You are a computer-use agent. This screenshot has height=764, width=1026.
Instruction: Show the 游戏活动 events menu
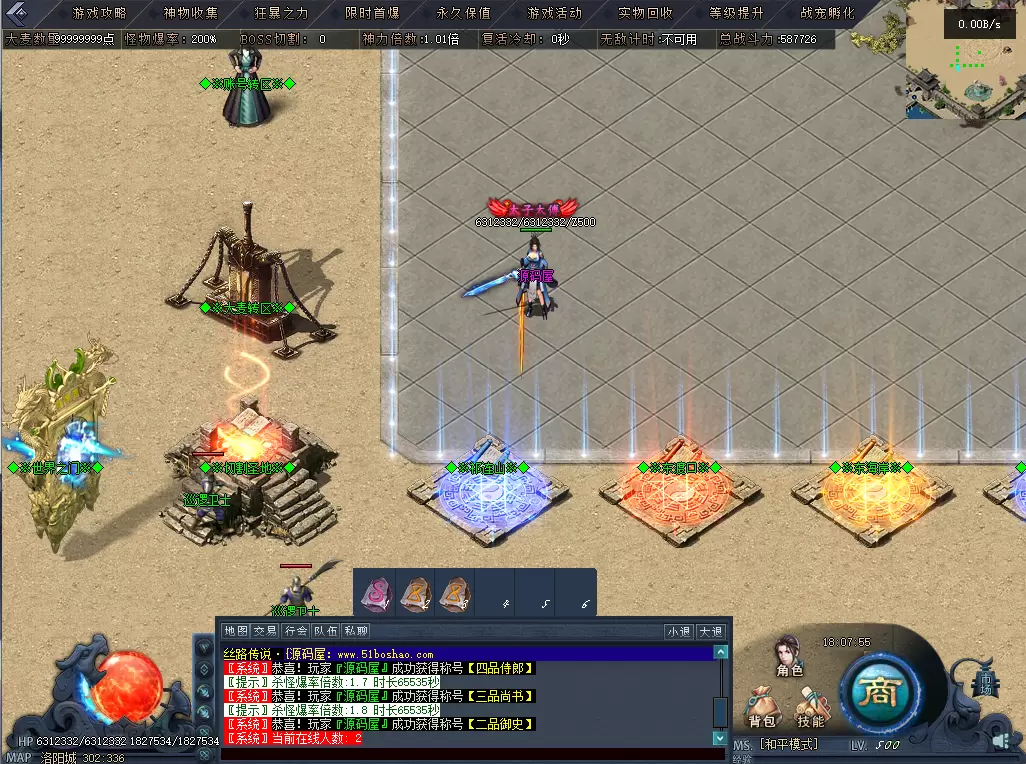pyautogui.click(x=554, y=13)
